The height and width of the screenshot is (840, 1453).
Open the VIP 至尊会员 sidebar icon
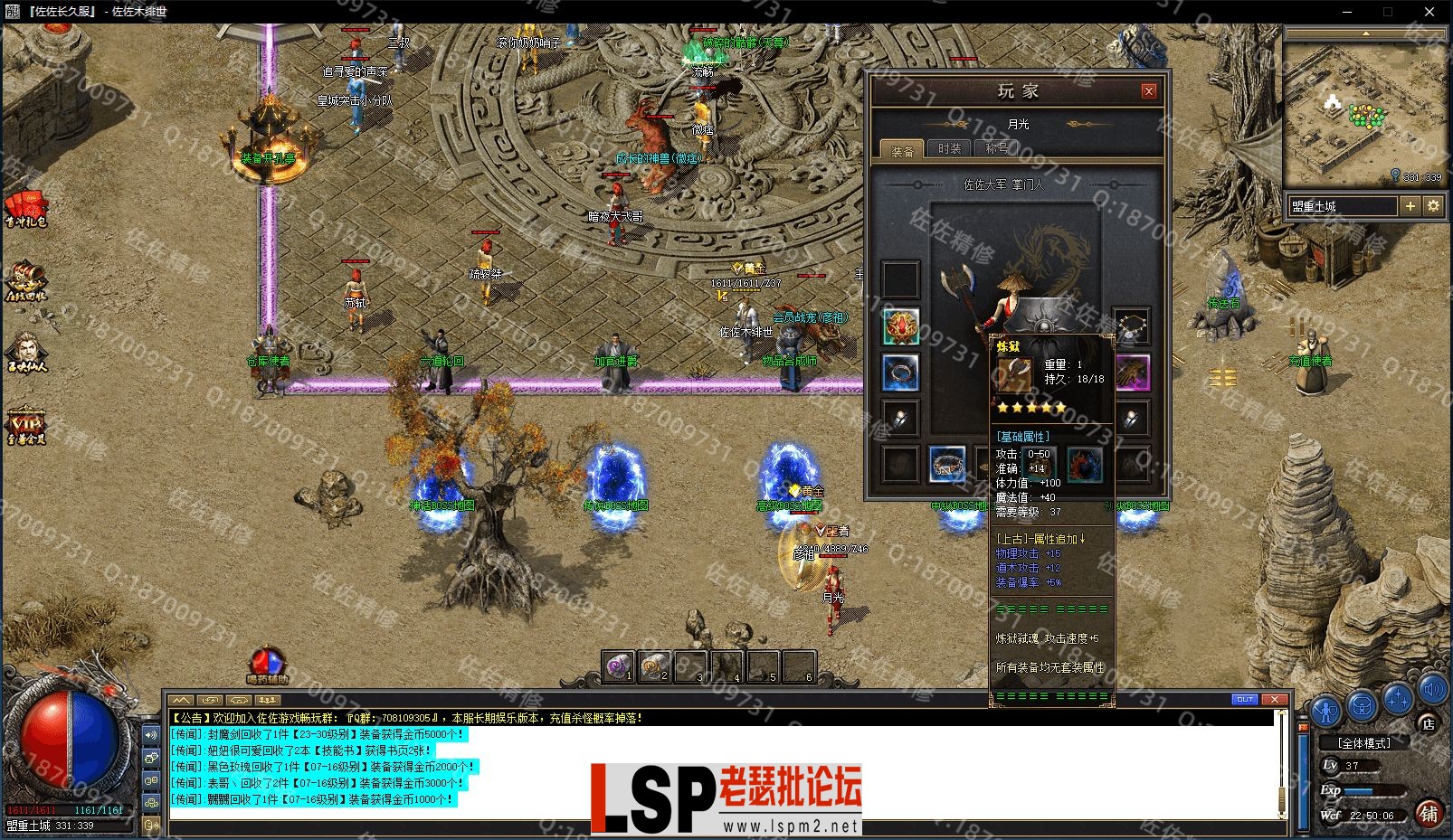(x=25, y=427)
